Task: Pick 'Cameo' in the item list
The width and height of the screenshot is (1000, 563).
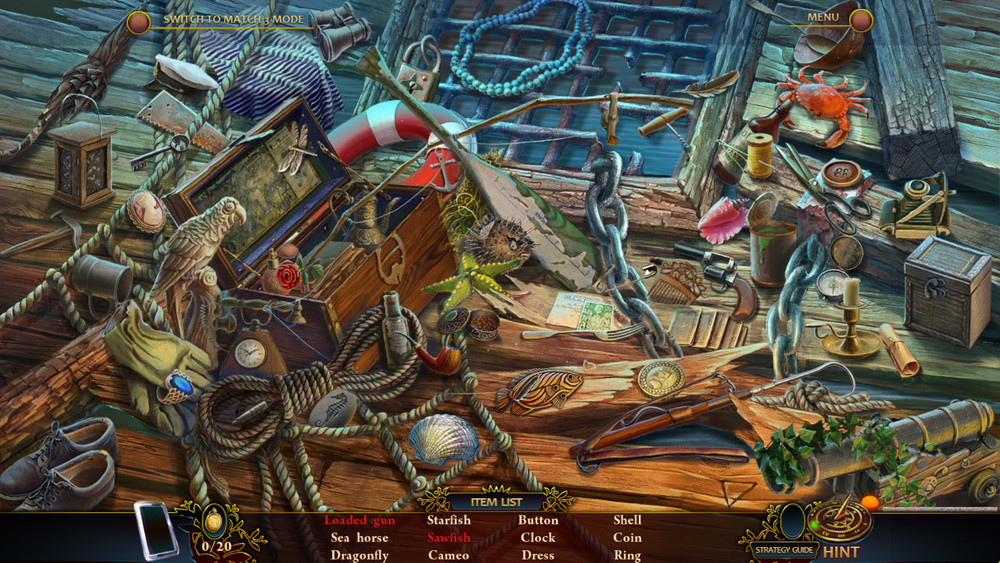Action: [x=448, y=556]
